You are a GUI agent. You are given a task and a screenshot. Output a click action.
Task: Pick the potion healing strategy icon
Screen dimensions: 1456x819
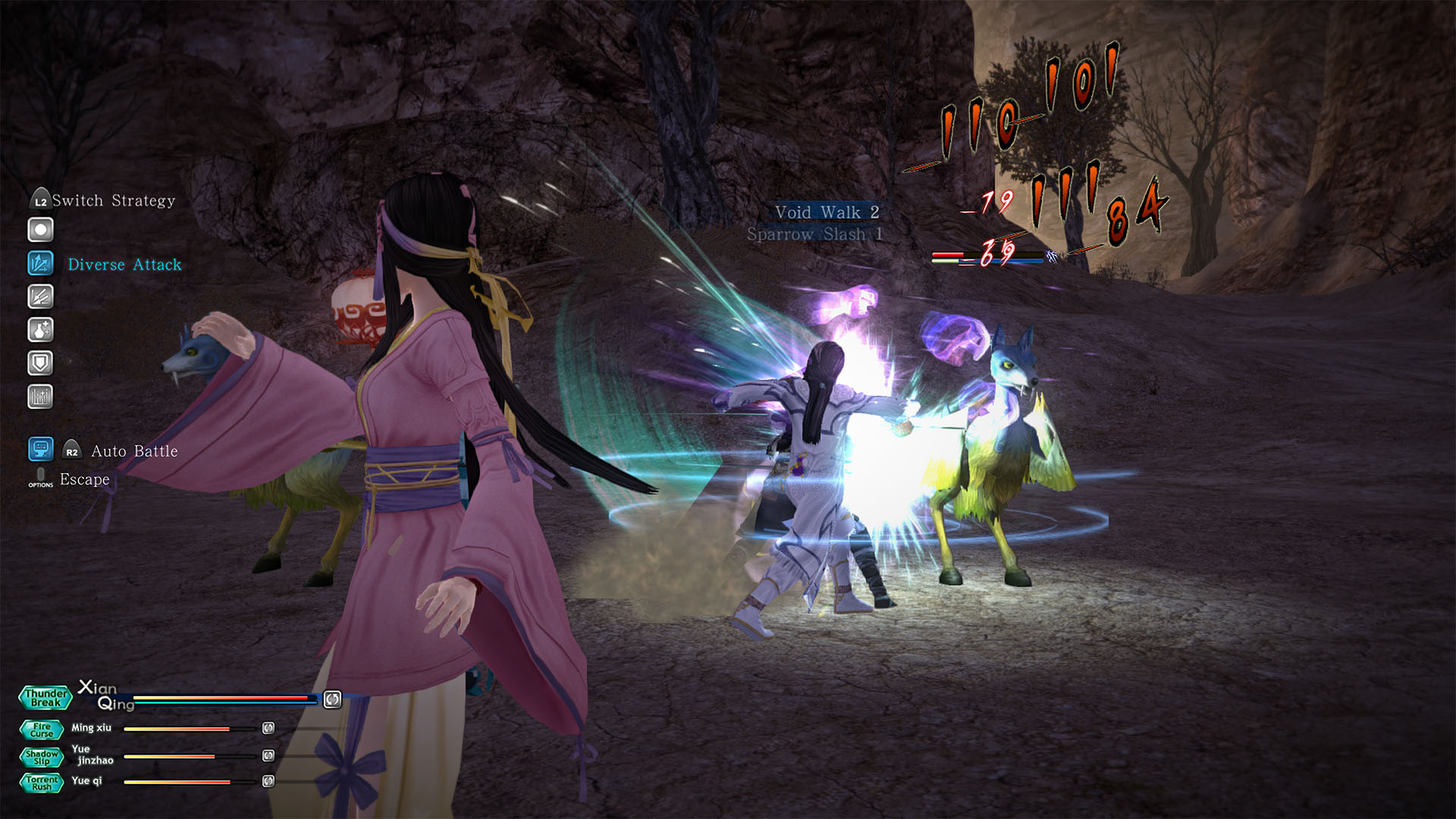pyautogui.click(x=40, y=330)
